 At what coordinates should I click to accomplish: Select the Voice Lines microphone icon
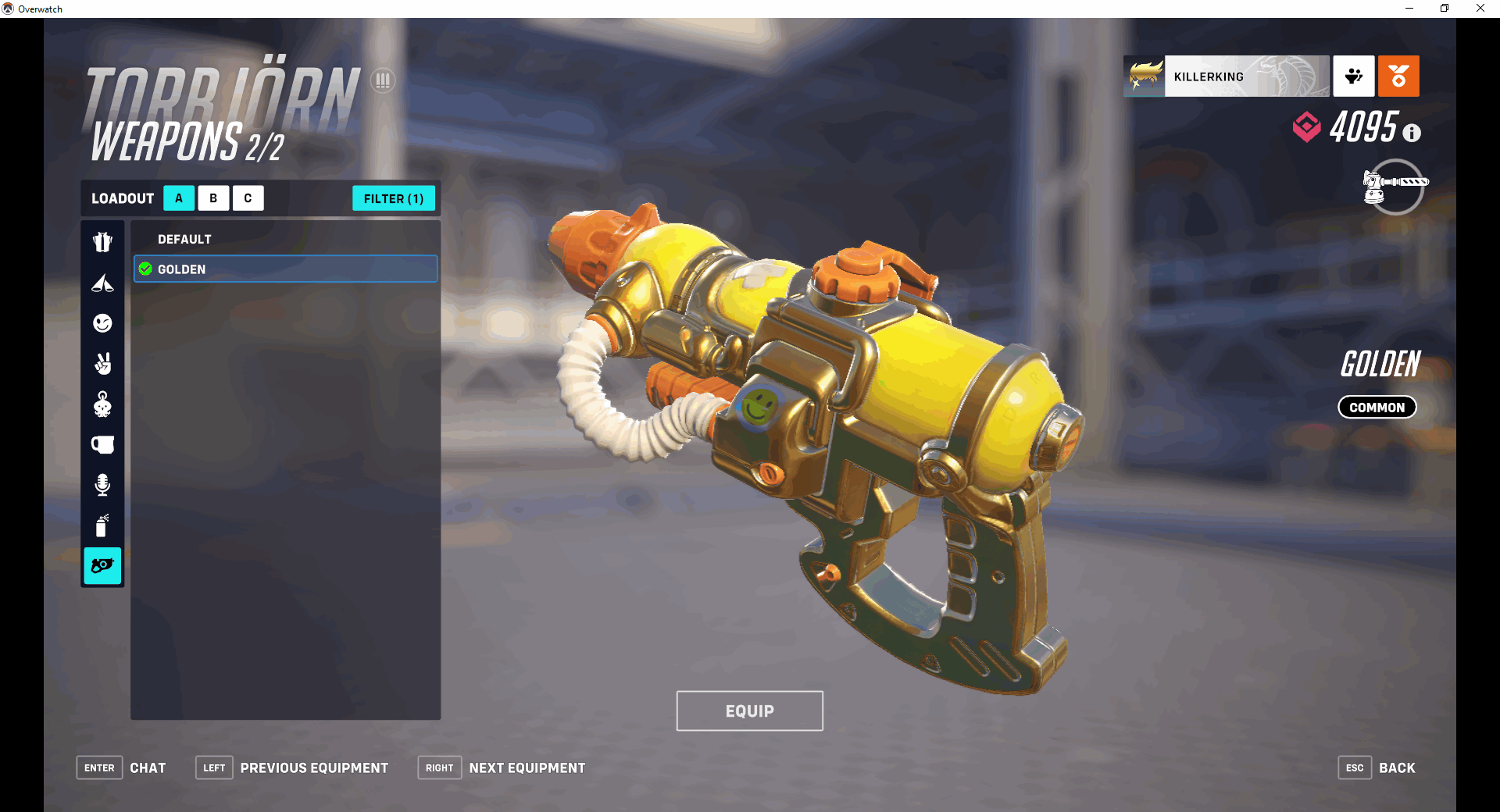pyautogui.click(x=102, y=485)
